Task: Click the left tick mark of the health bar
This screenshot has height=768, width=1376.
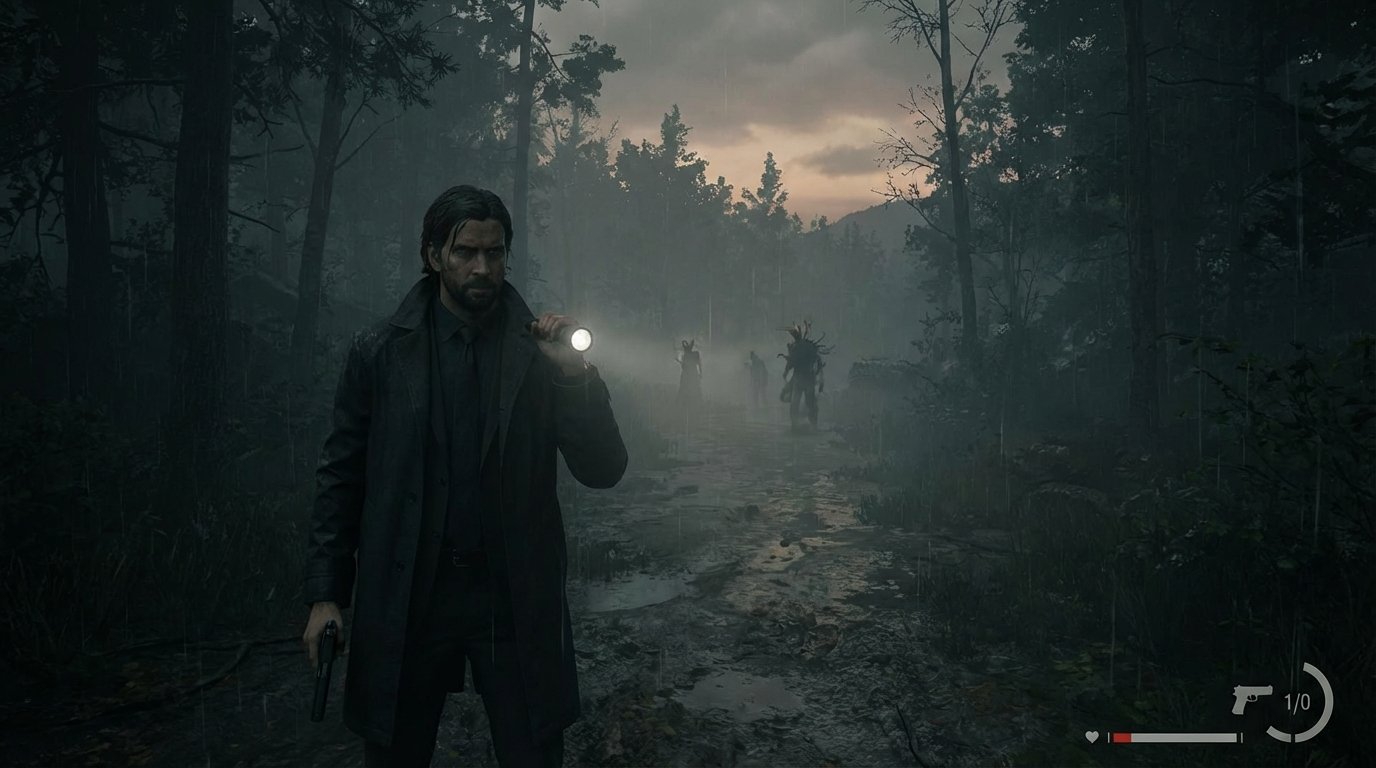Action: (1109, 737)
